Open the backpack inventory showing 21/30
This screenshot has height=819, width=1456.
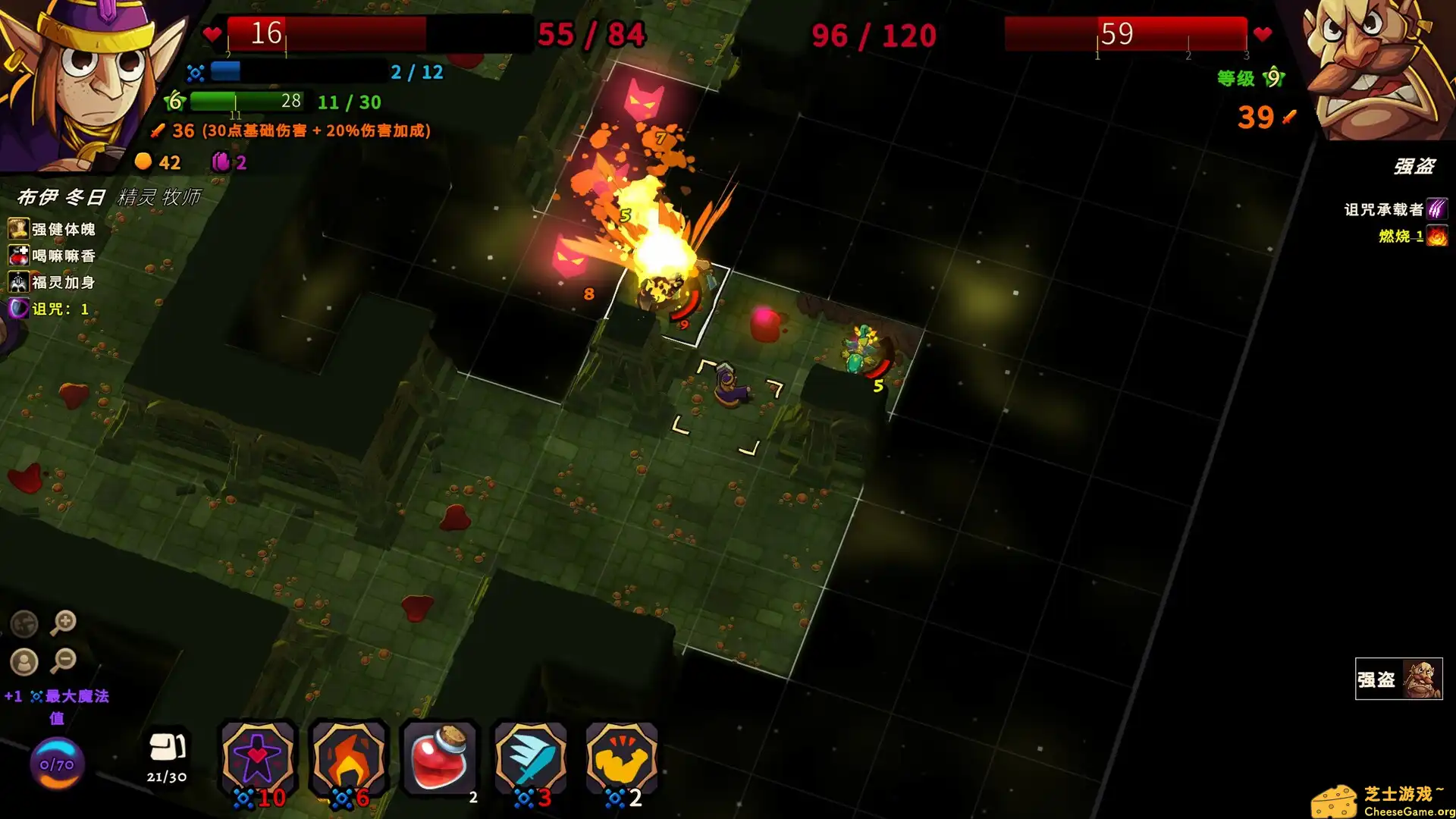(x=167, y=756)
